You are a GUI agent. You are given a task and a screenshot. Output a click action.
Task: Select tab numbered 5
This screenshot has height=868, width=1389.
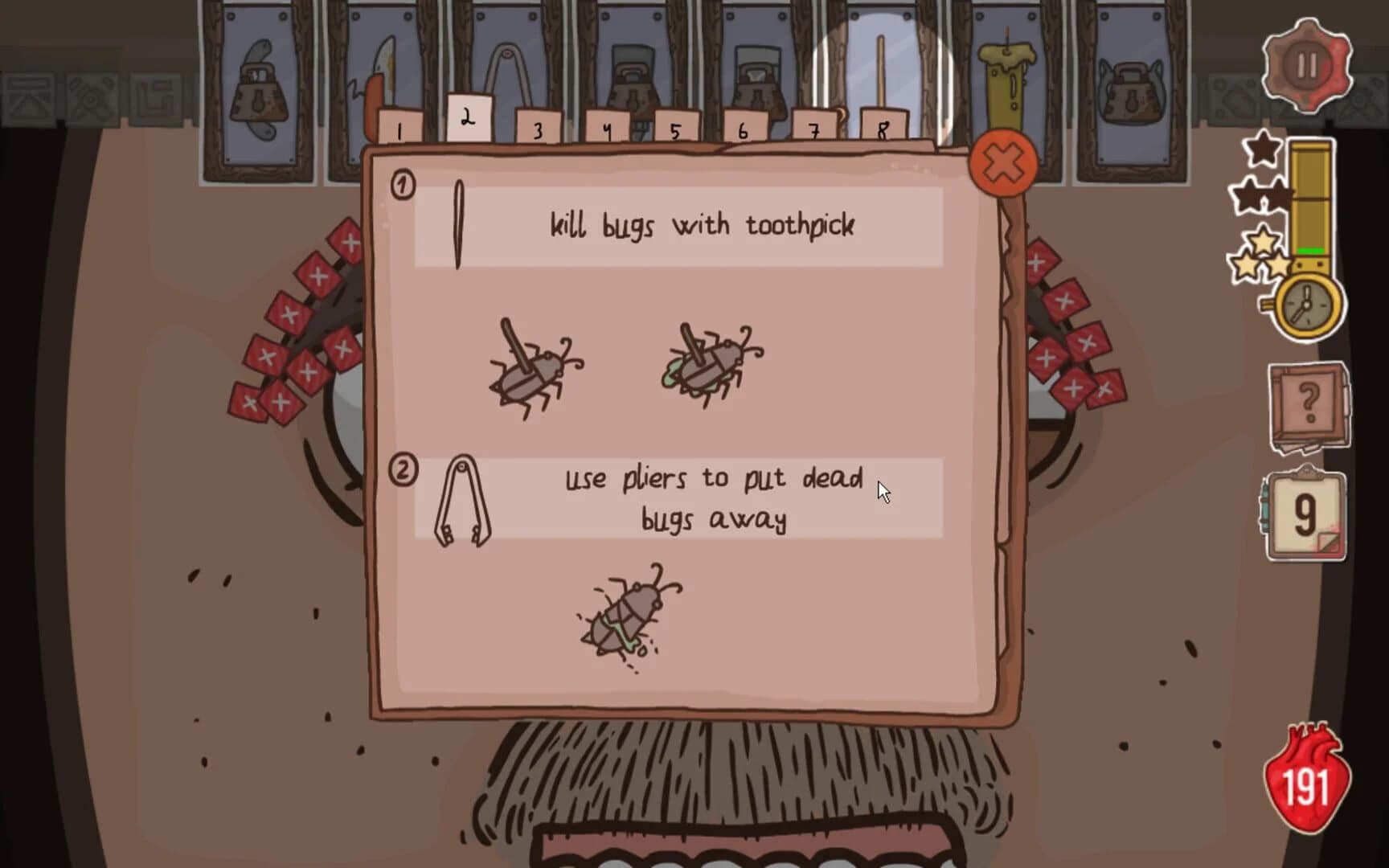tap(675, 127)
